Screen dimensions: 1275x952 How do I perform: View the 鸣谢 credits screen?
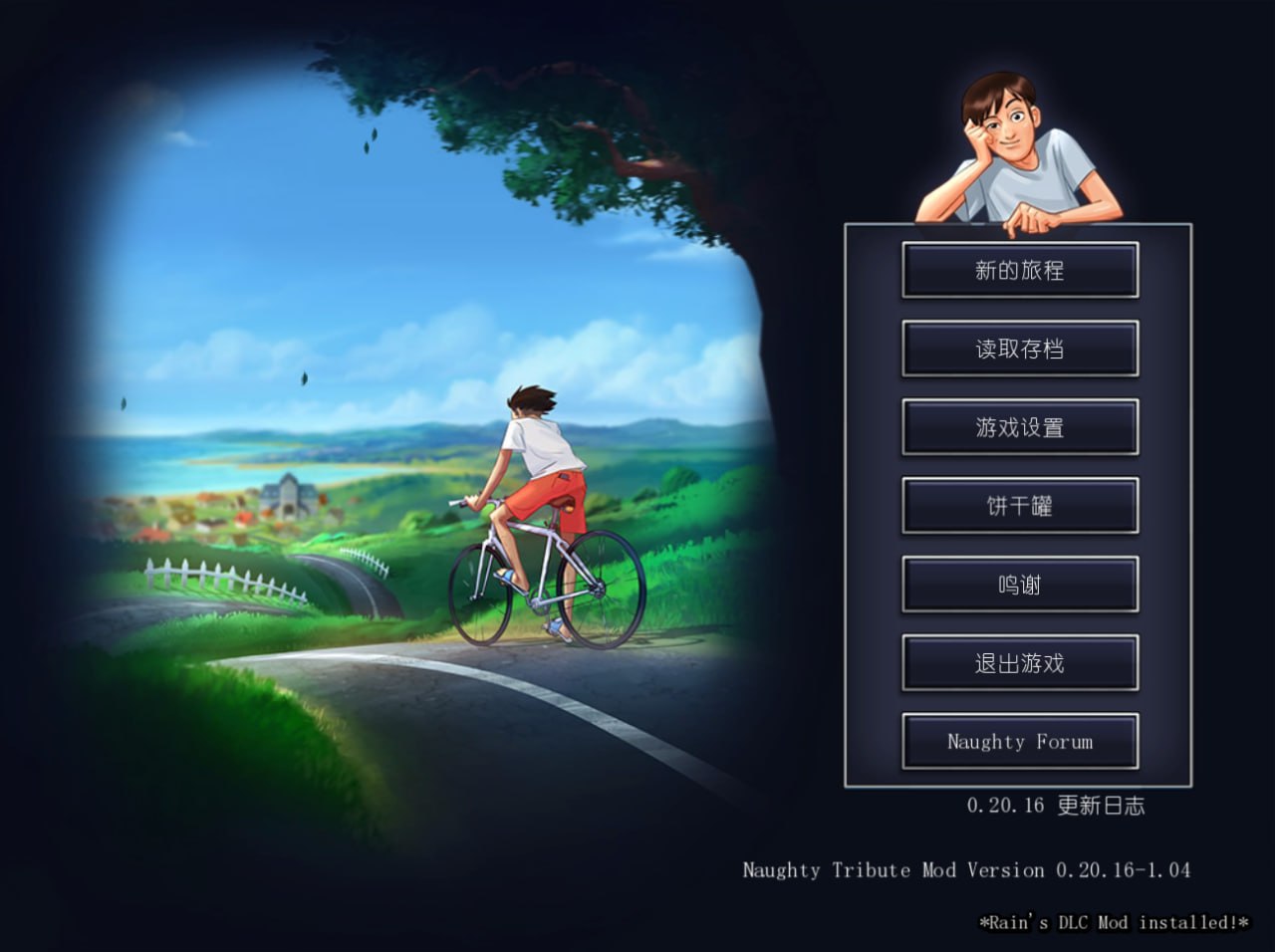pos(1019,584)
